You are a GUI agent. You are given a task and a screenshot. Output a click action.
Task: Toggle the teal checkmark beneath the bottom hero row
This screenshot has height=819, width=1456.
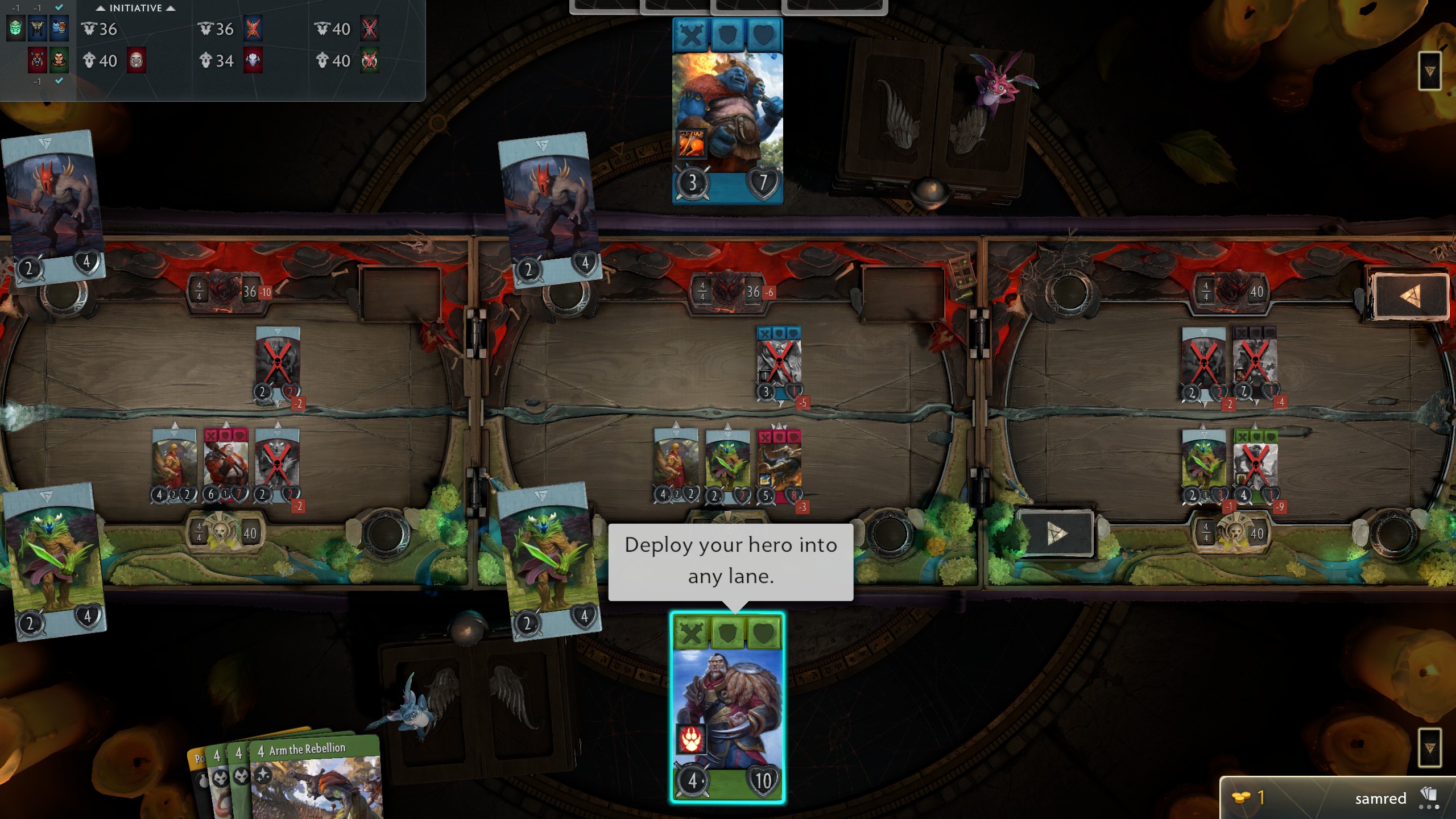(x=59, y=82)
